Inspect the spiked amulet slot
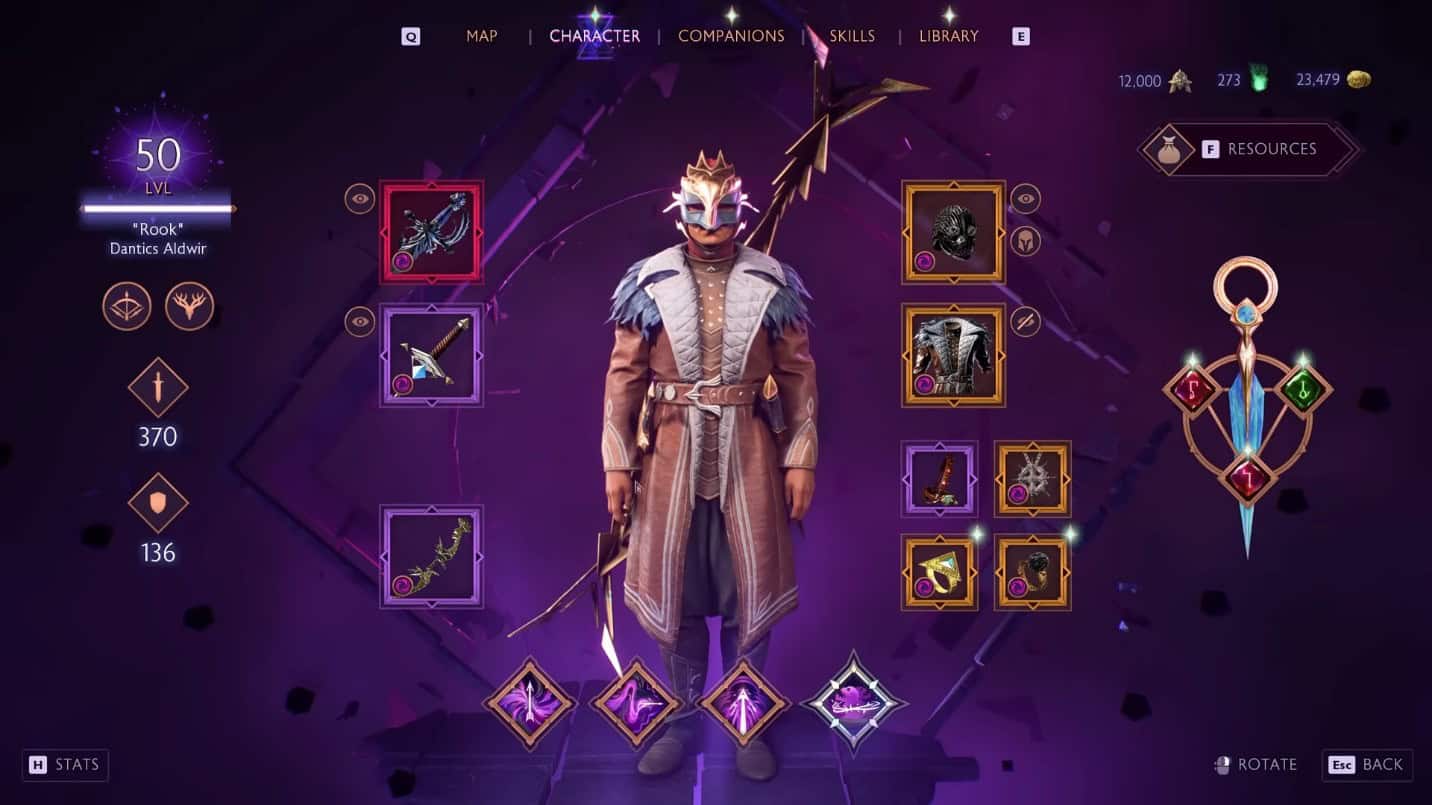 1033,479
